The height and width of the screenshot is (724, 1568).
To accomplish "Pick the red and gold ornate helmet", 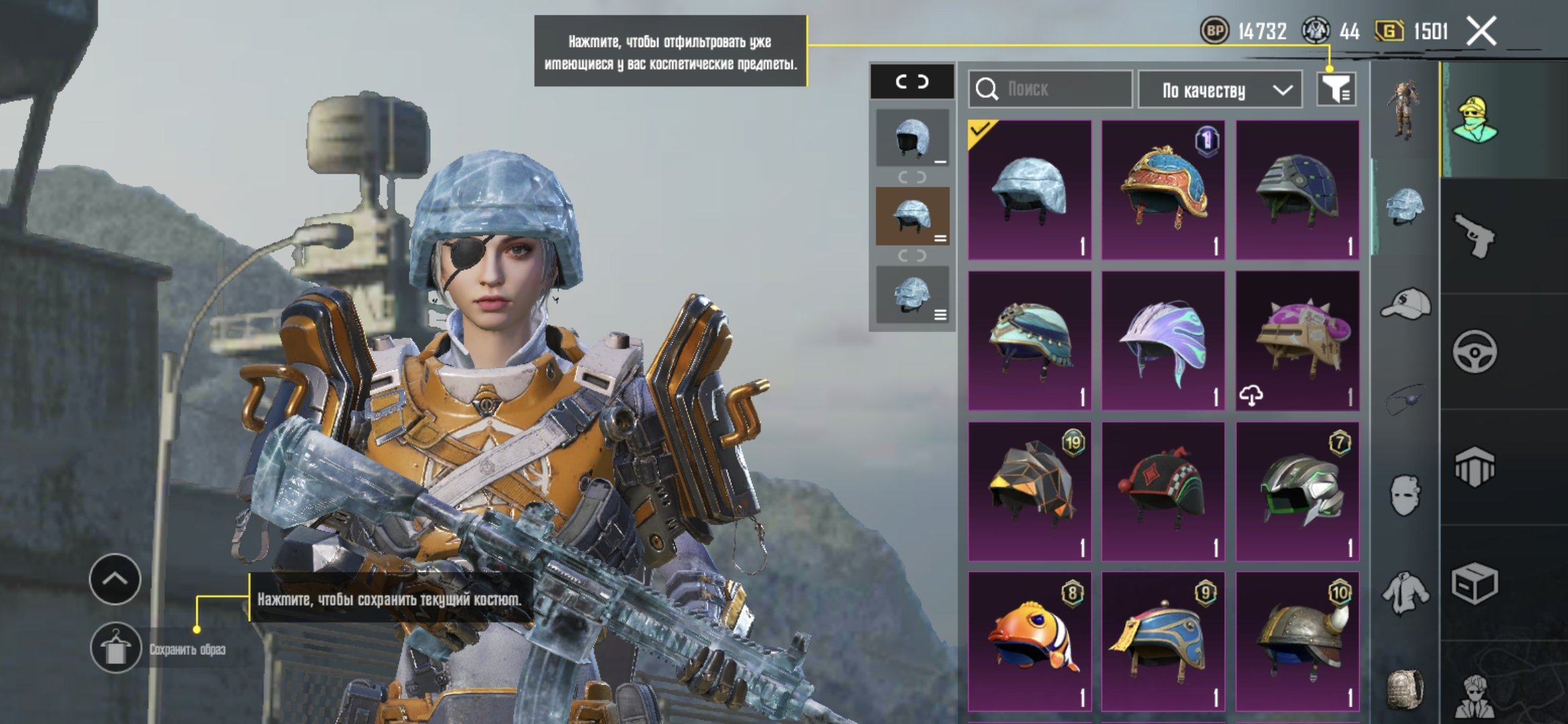I will coord(1163,190).
